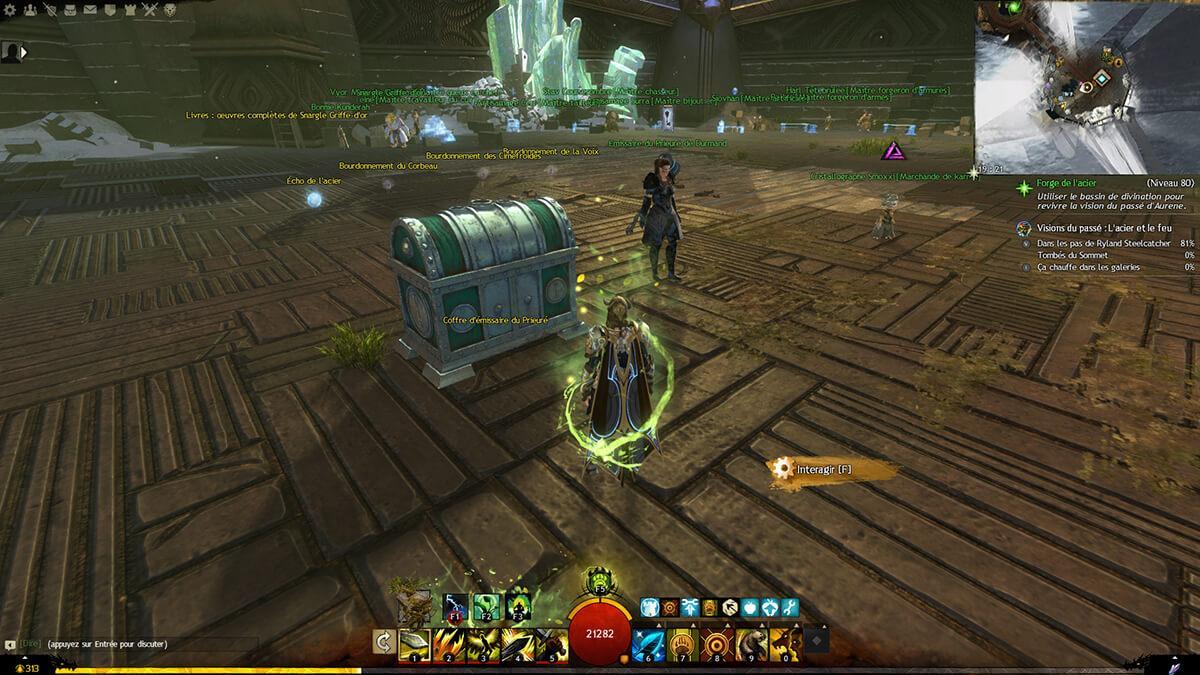The width and height of the screenshot is (1200, 675).
Task: Open the gear-shaped game menu icon
Action: pyautogui.click(x=9, y=10)
